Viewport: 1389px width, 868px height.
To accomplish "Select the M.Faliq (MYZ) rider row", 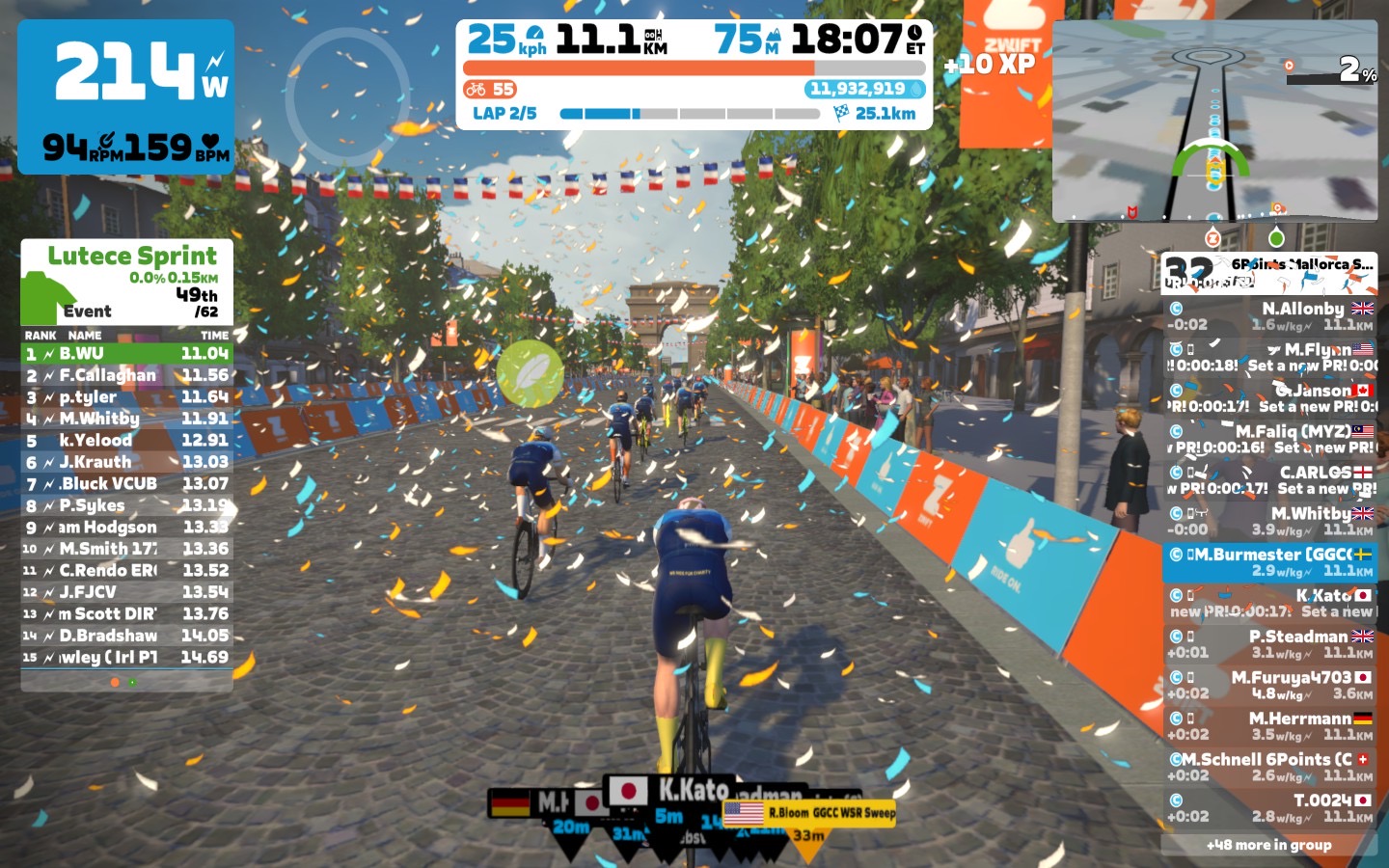I will (x=1269, y=439).
